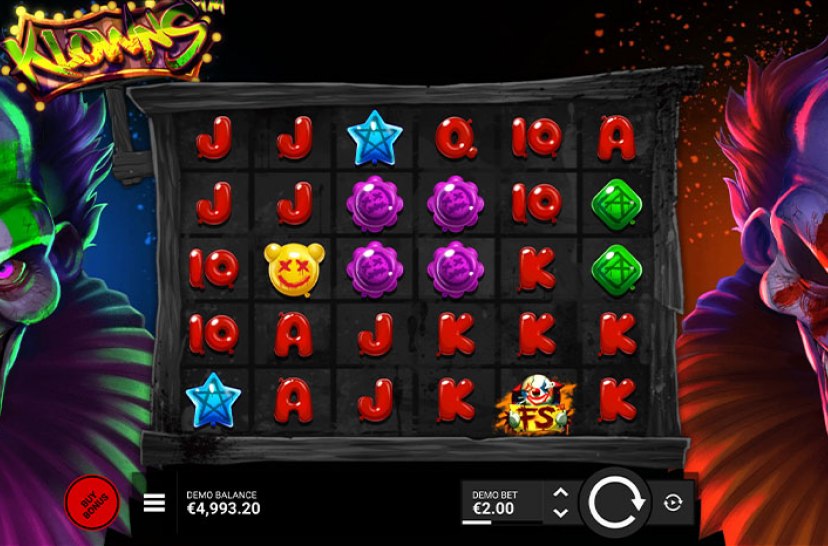Increase the demo bet with the up arrow
Viewport: 828px width, 546px height.
click(x=560, y=493)
